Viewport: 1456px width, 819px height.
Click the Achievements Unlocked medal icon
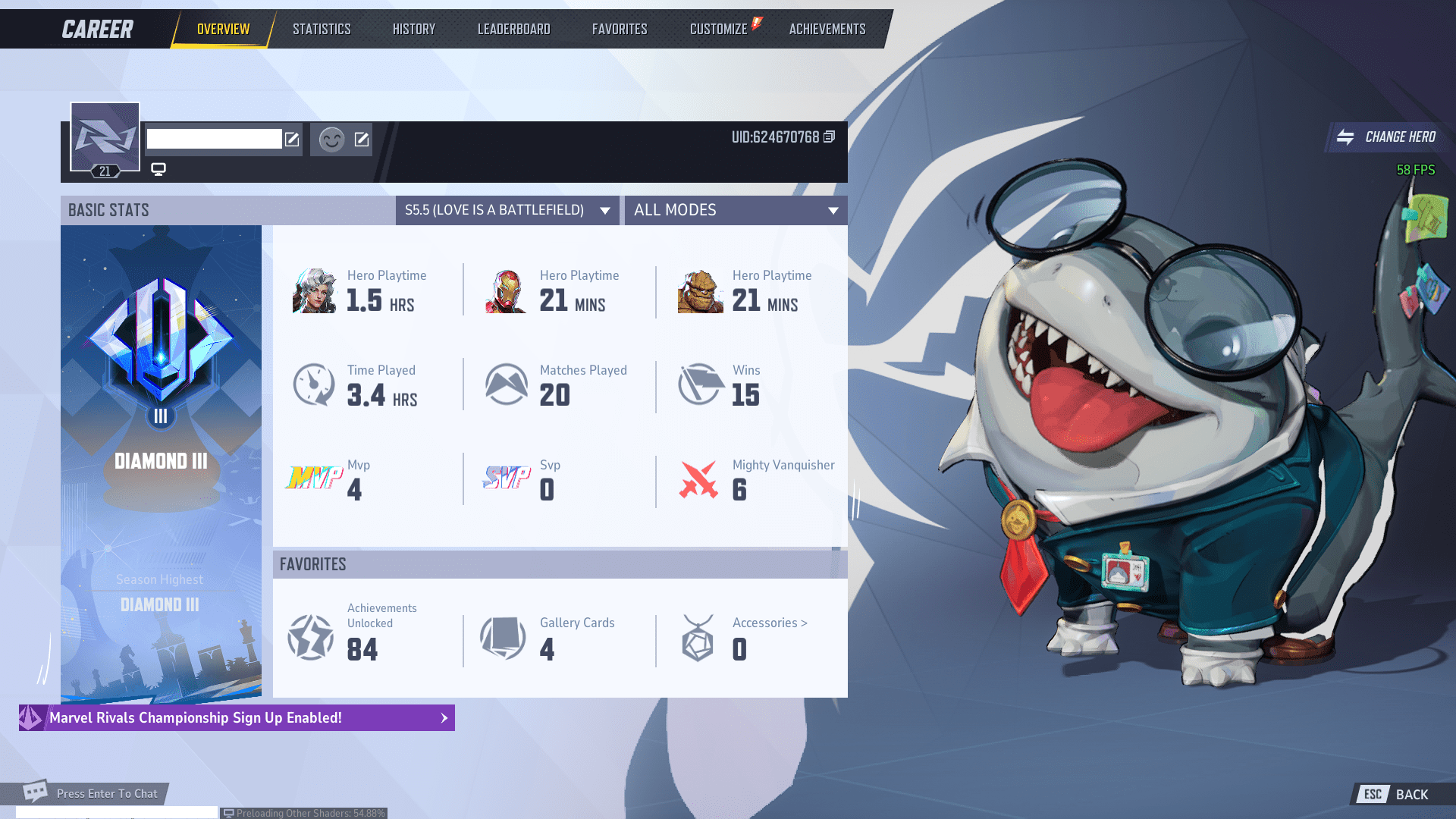coord(310,637)
